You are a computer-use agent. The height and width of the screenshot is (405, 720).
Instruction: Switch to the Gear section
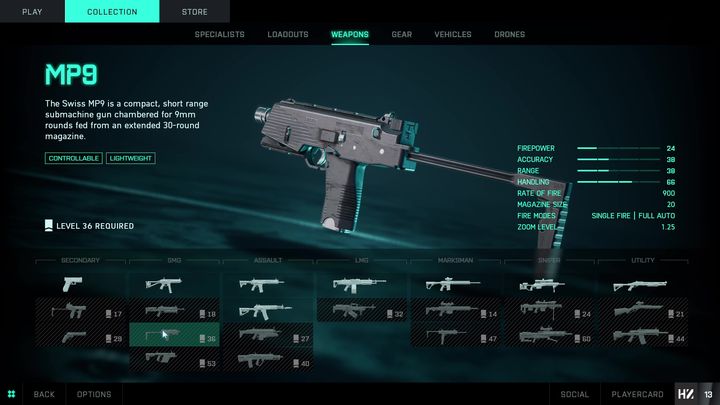401,34
